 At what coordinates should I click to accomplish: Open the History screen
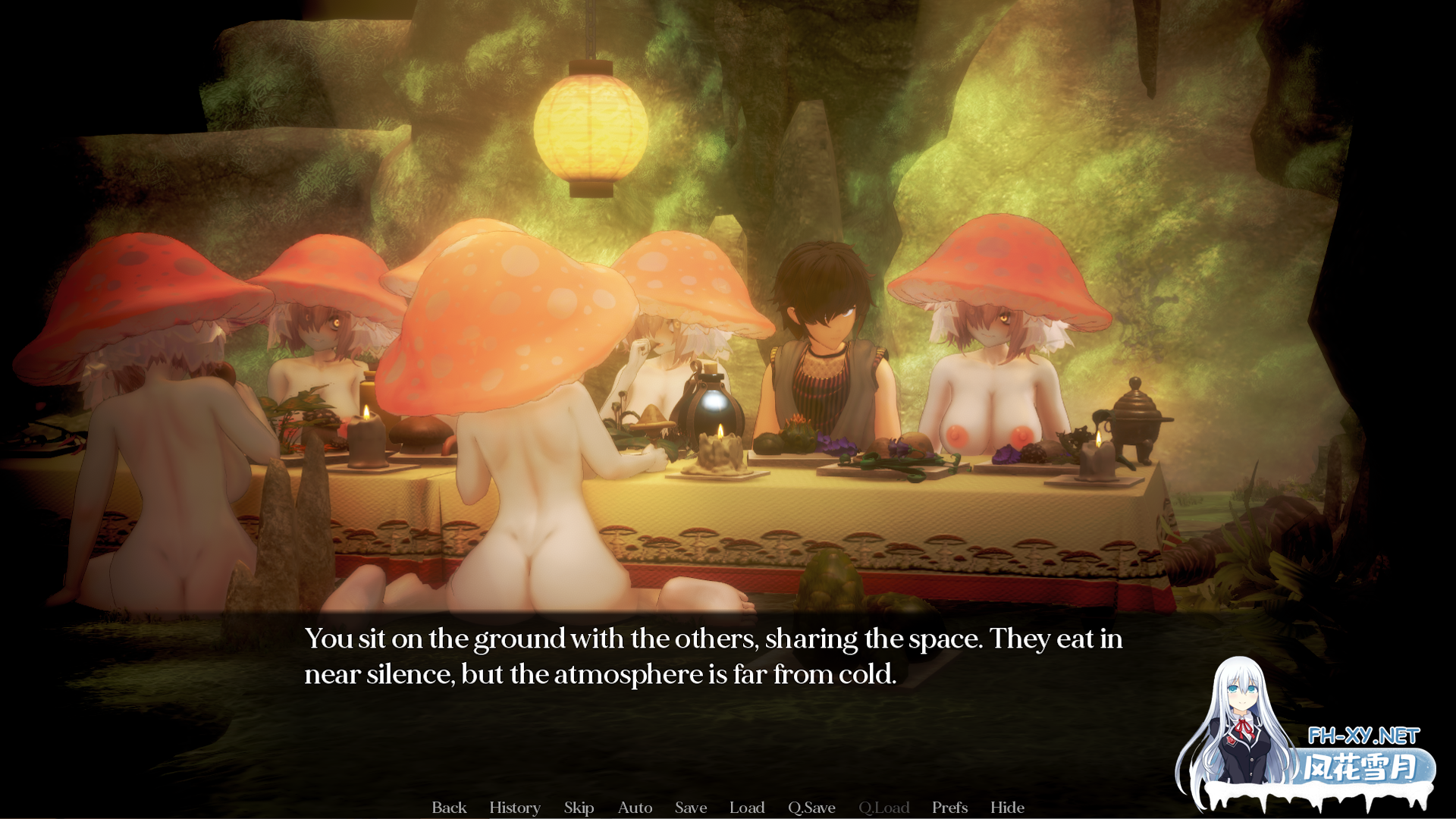[x=515, y=808]
